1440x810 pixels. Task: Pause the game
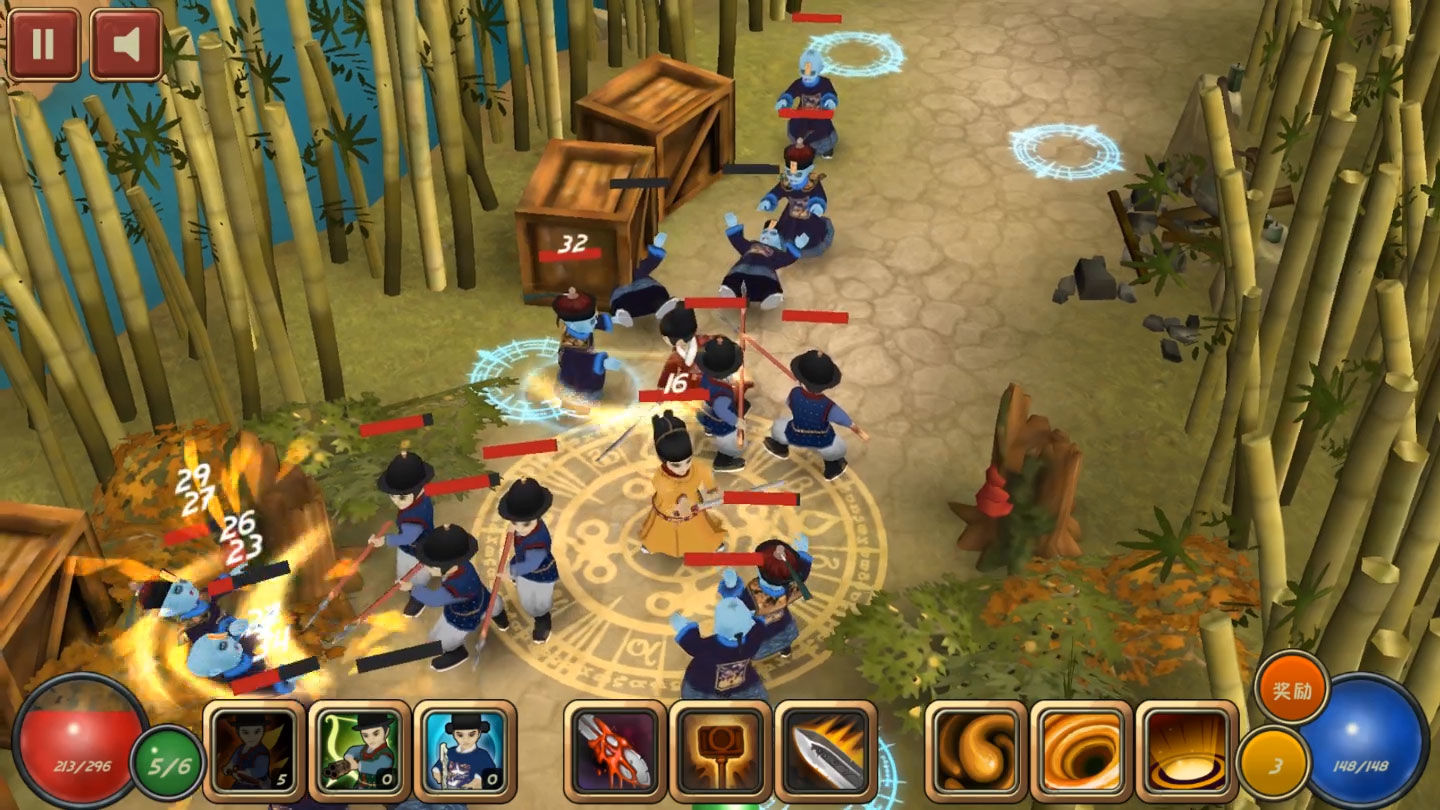(x=43, y=45)
